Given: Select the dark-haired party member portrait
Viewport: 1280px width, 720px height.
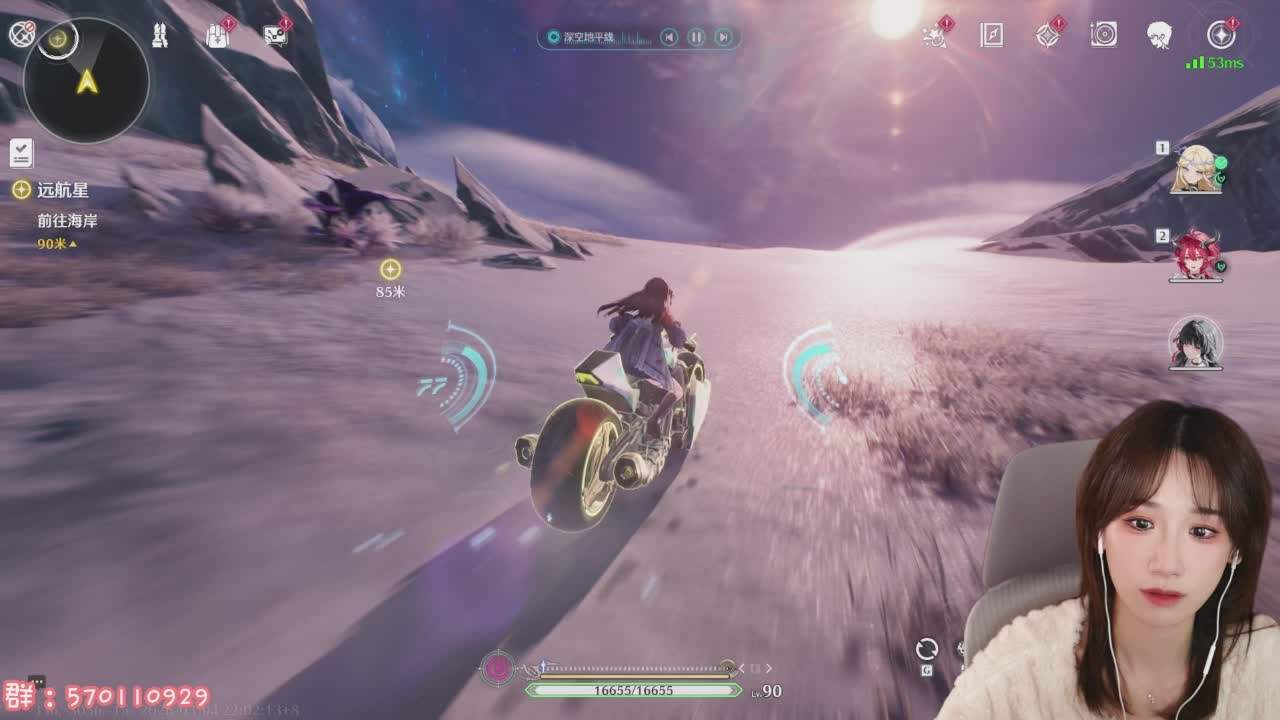Looking at the screenshot, I should (x=1196, y=343).
